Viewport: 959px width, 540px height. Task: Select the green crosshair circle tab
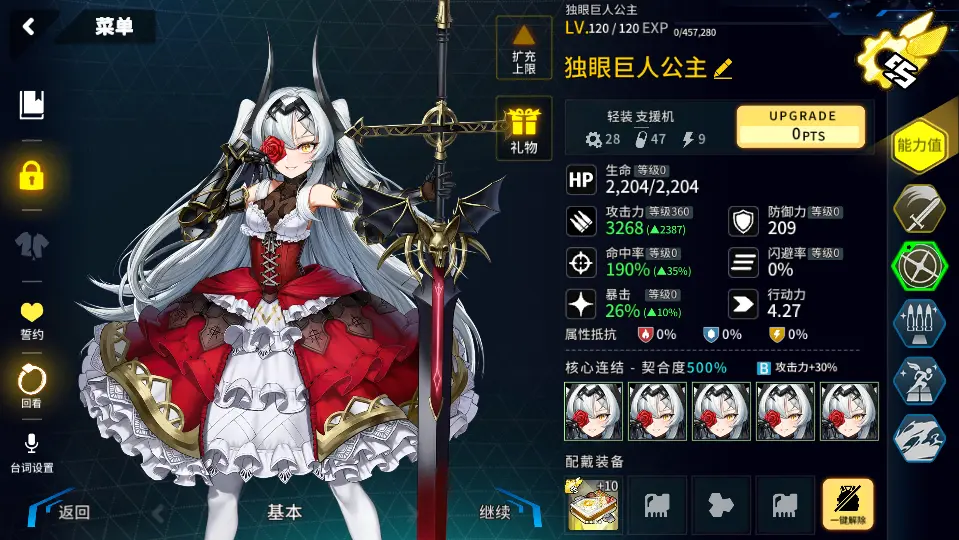919,267
